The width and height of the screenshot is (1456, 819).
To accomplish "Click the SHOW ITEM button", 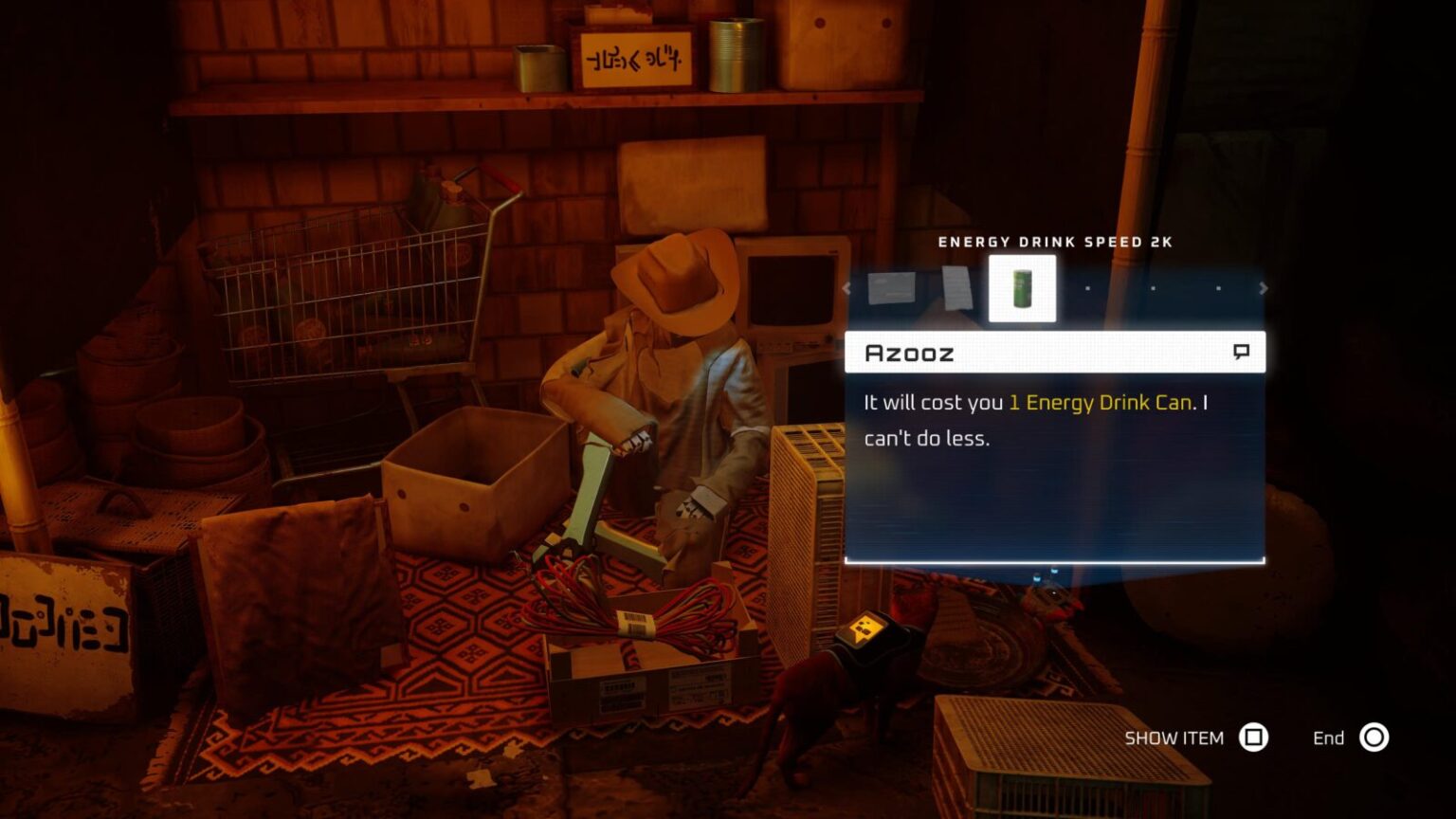I will point(1173,737).
